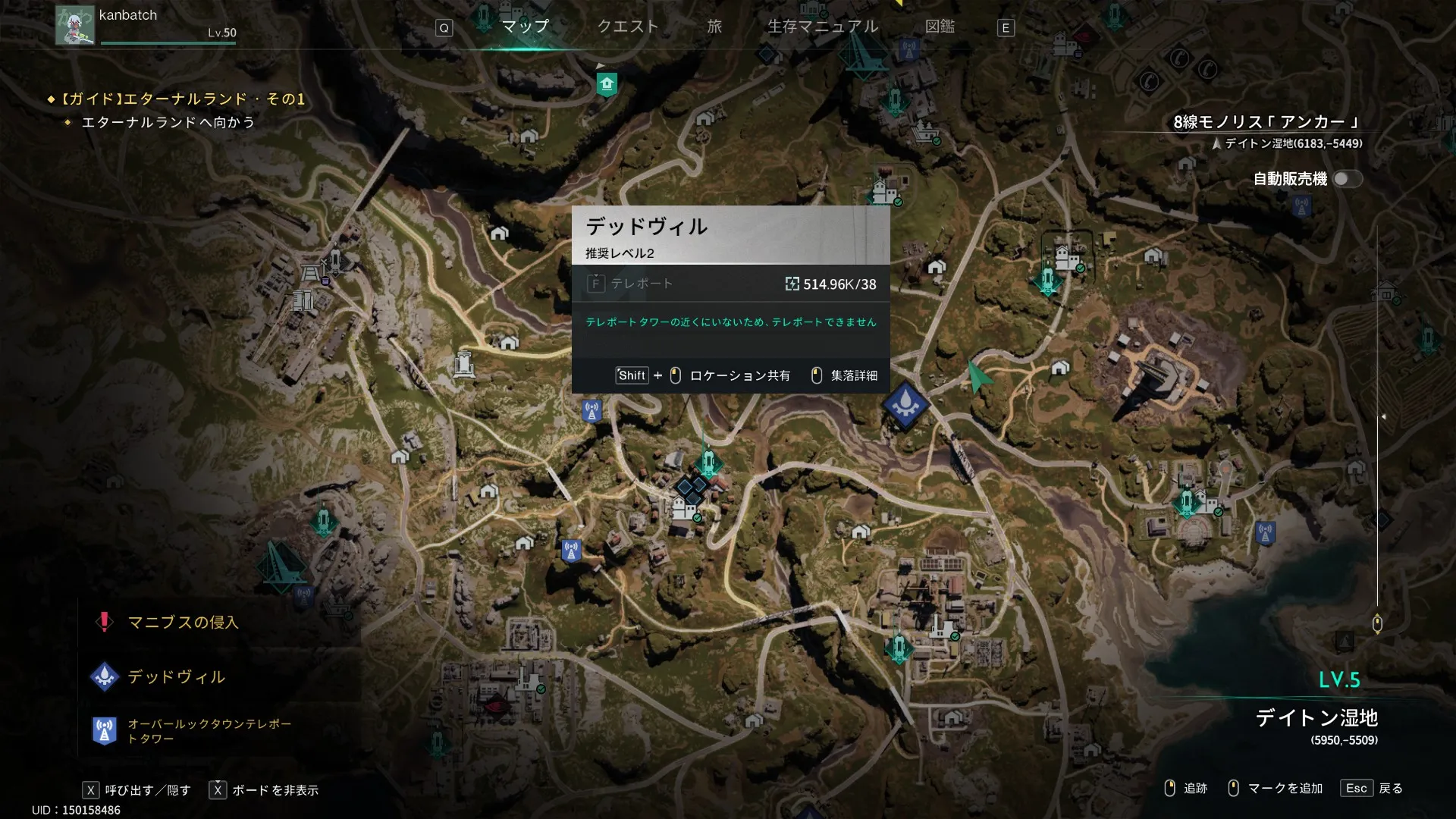This screenshot has width=1456, height=819.
Task: Click the 8線モノリス「アンカー」 tracked location
Action: tap(1266, 122)
